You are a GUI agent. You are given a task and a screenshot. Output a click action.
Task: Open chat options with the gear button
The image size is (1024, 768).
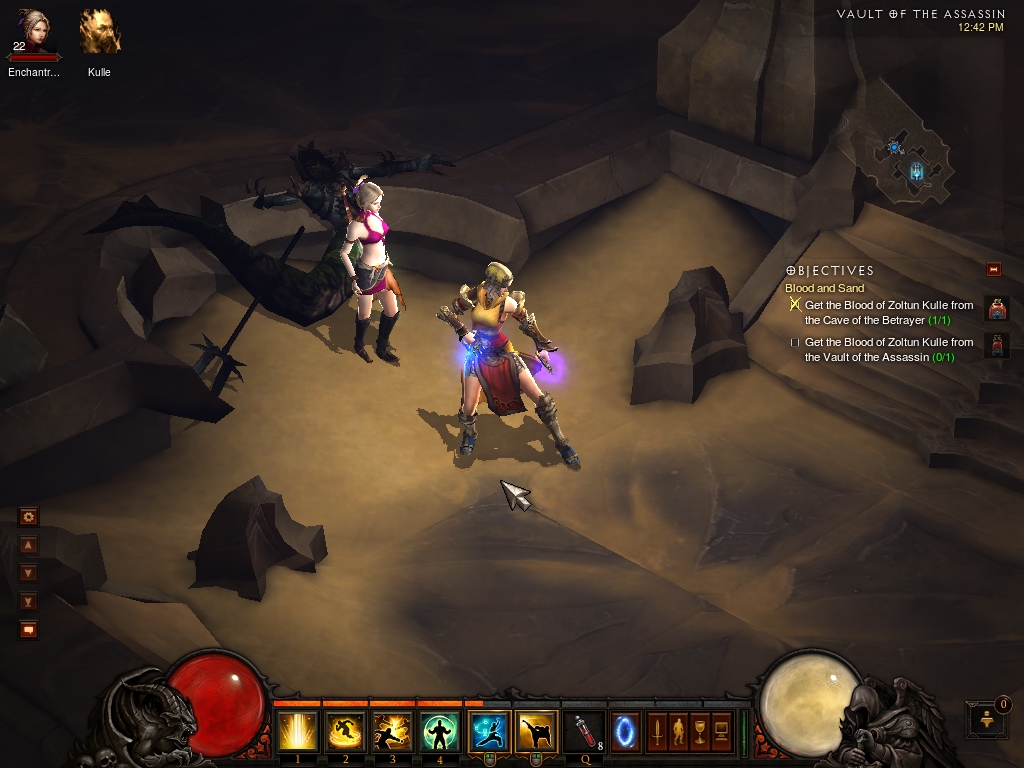pos(29,517)
